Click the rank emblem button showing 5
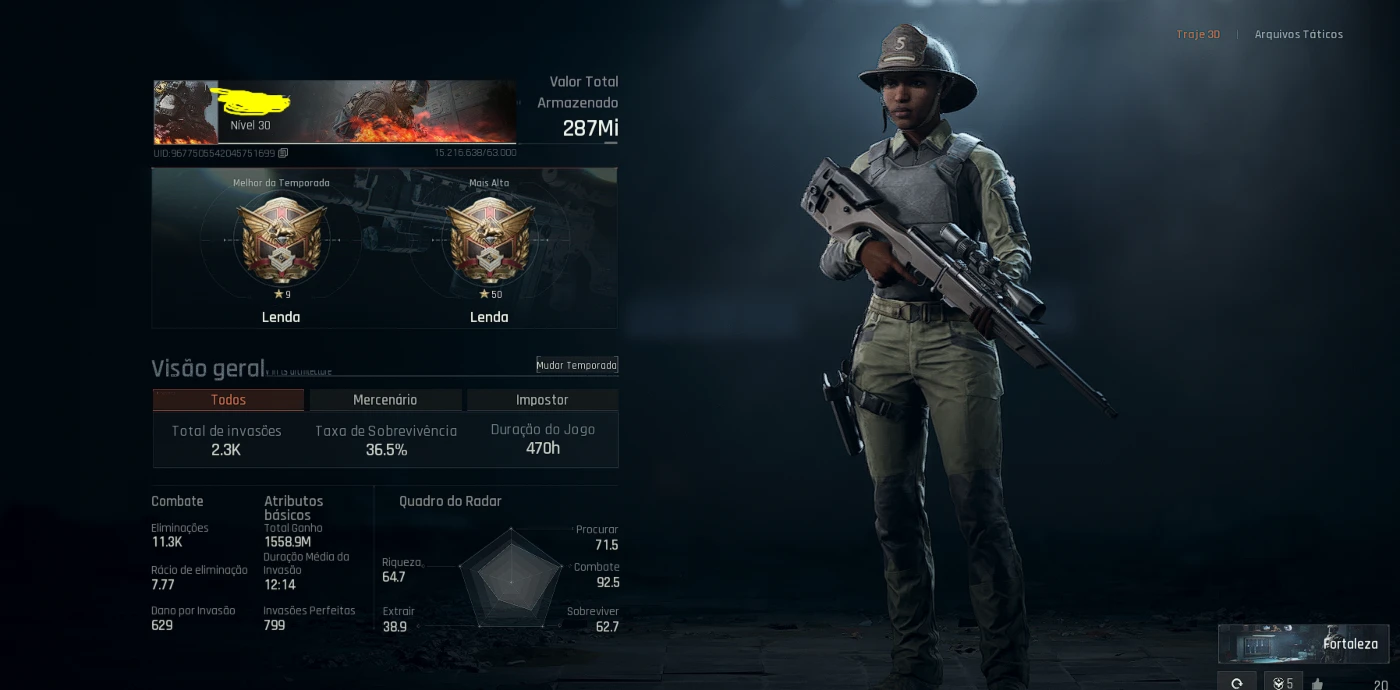 pyautogui.click(x=1283, y=683)
